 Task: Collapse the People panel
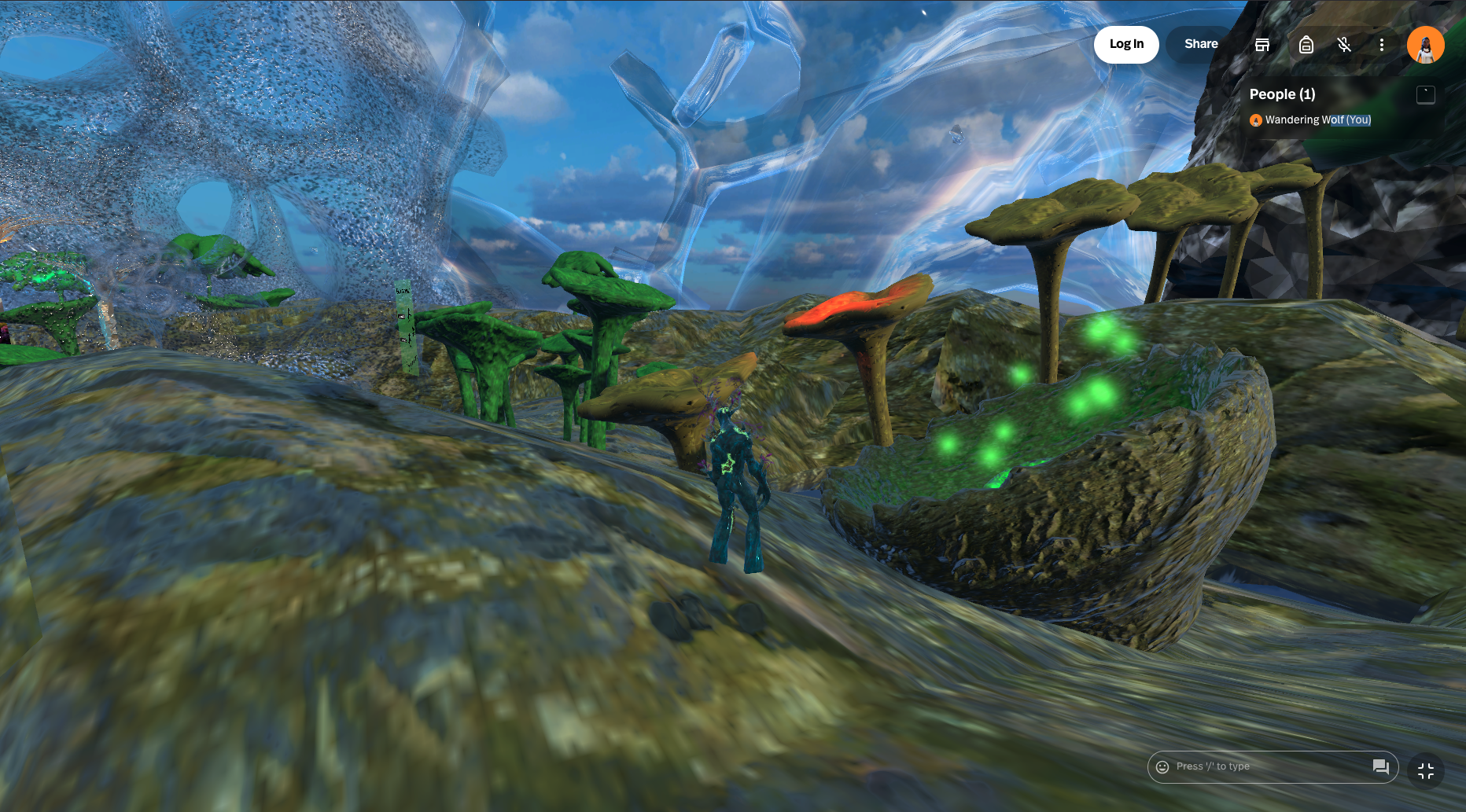(x=1425, y=95)
